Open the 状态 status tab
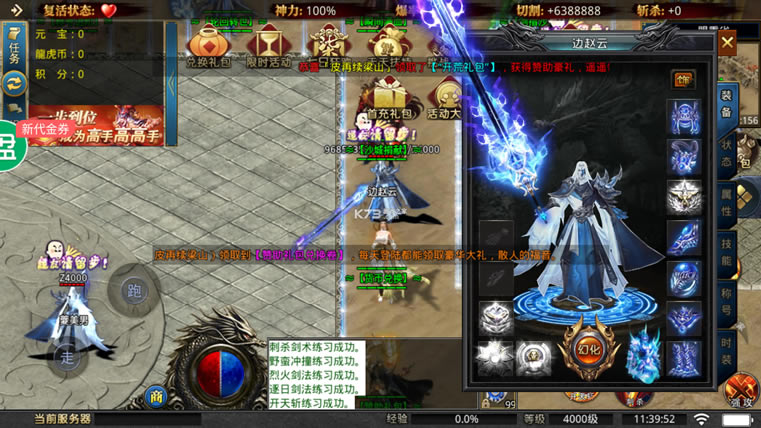 [727, 153]
